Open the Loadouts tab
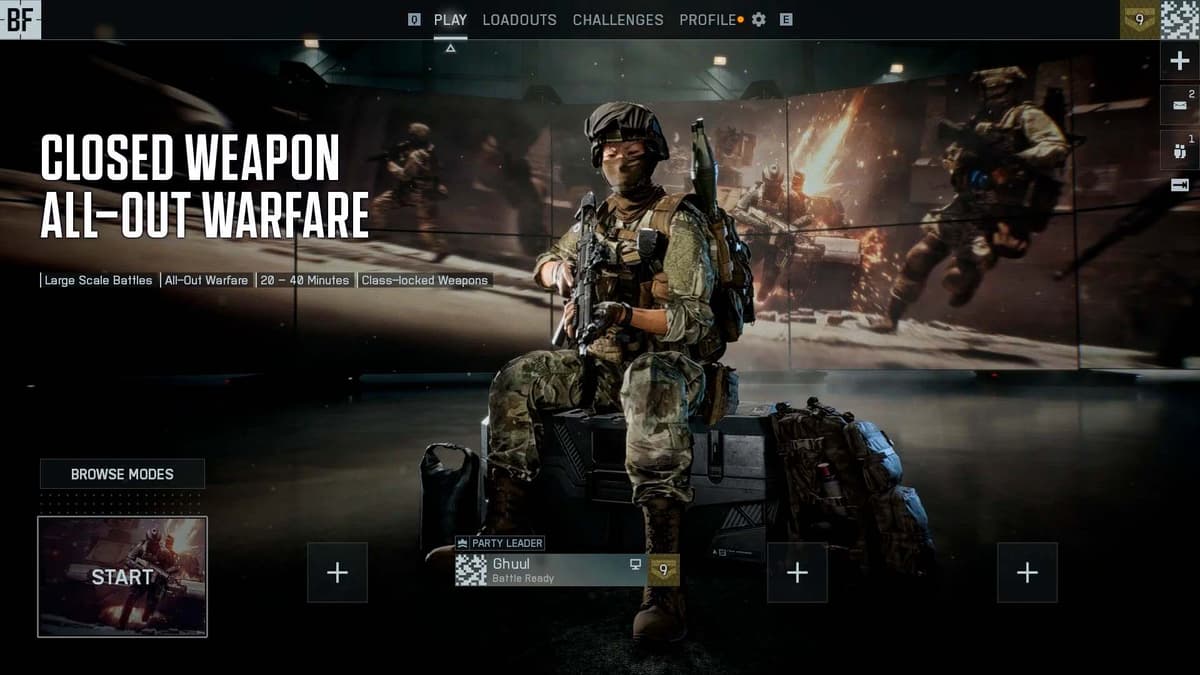The width and height of the screenshot is (1200, 675). [519, 20]
